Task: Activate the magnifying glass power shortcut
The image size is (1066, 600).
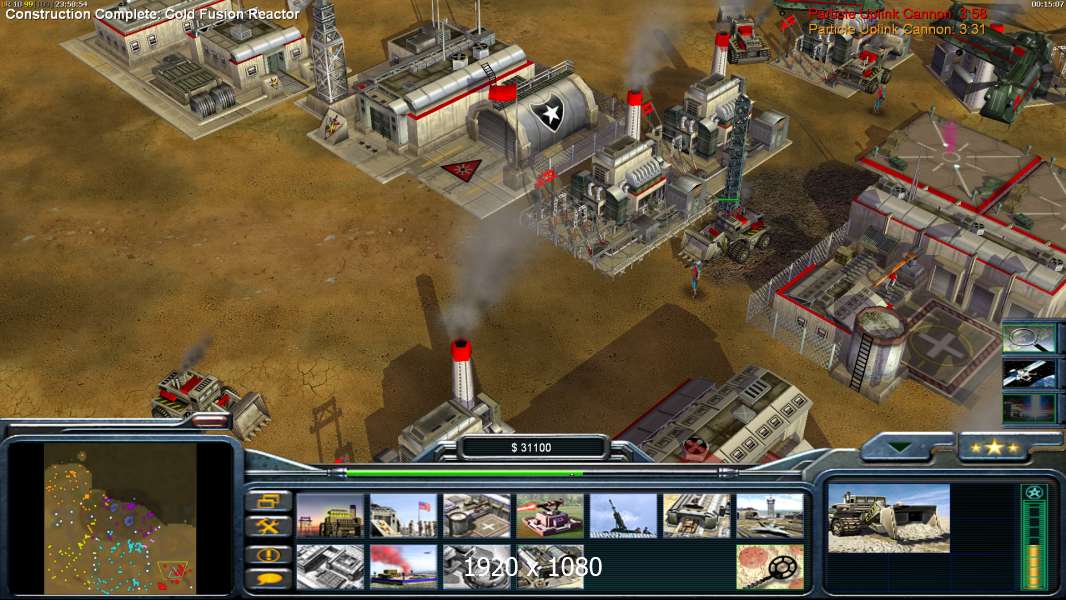Action: pyautogui.click(x=1029, y=338)
